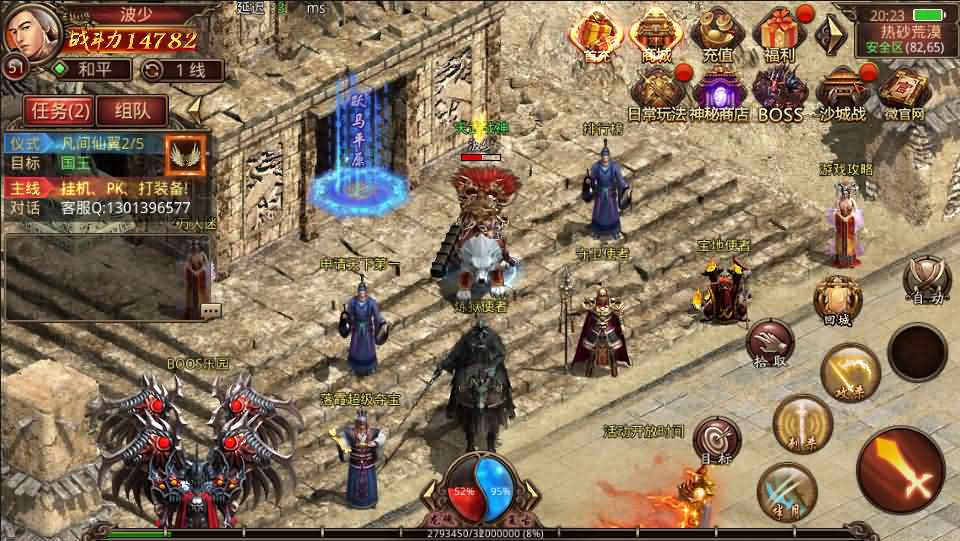Use the 回城 return-to-town button
960x541 pixels.
click(x=836, y=300)
